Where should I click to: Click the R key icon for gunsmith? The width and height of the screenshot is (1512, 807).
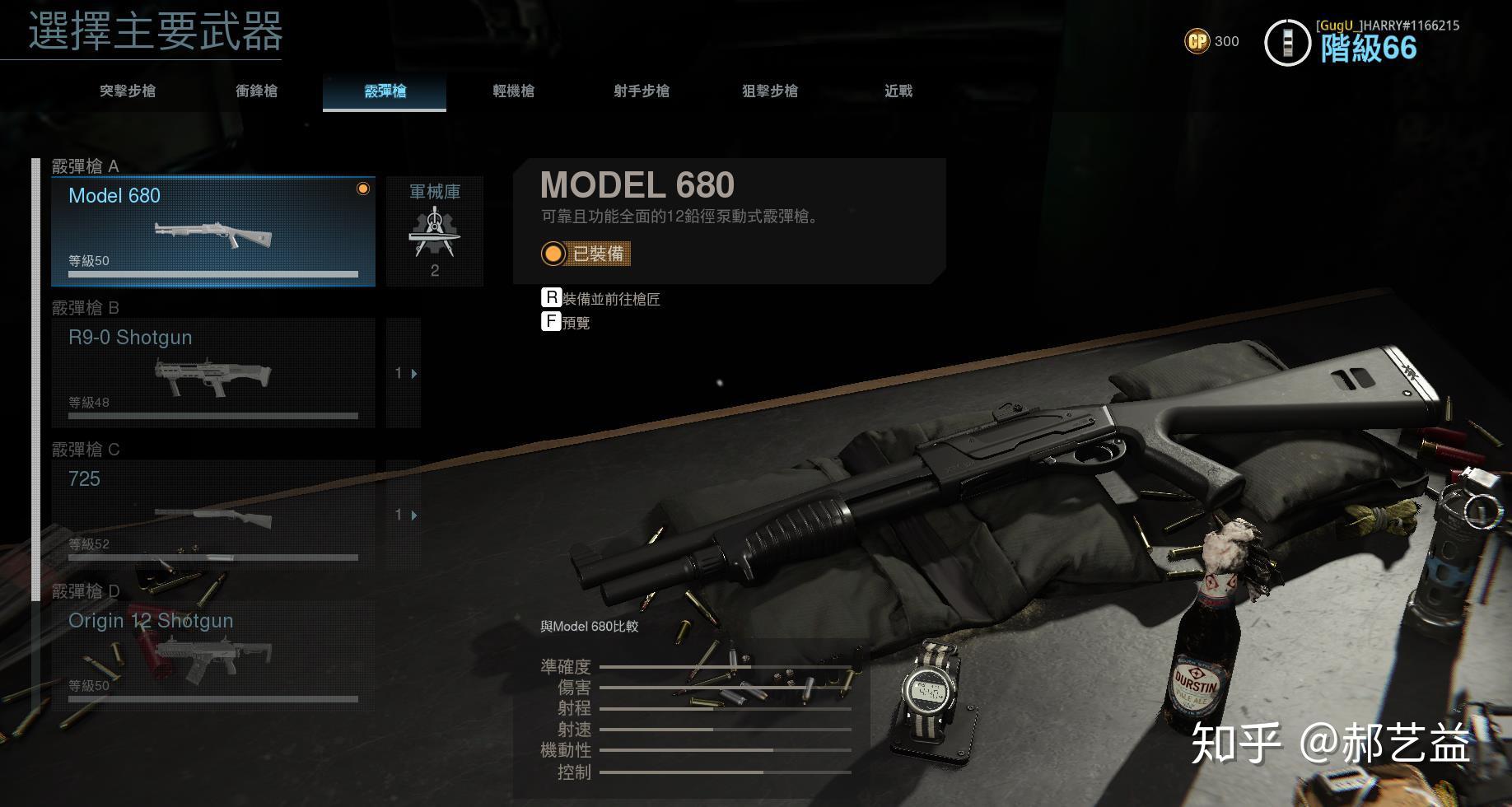point(551,298)
